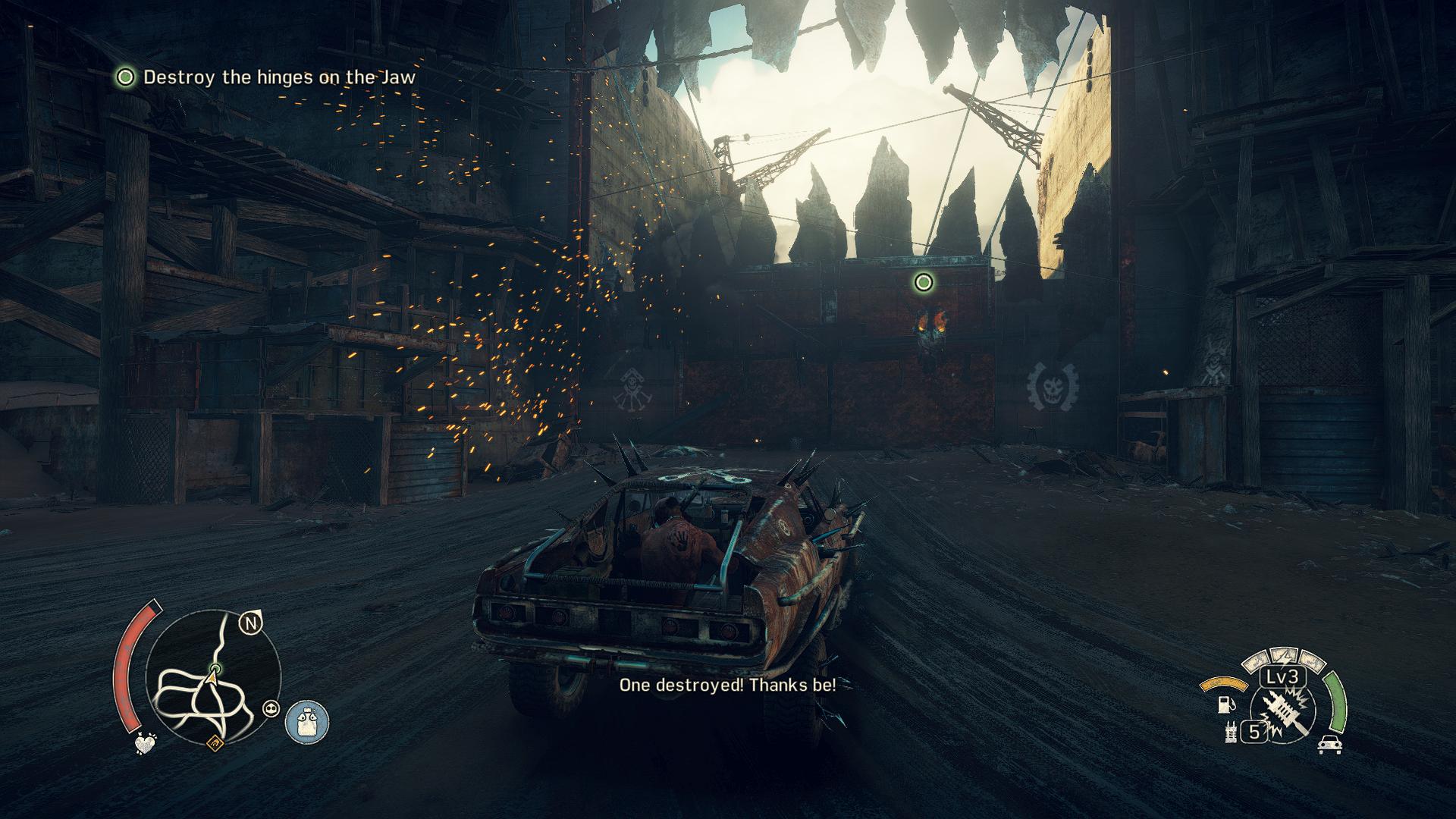Click the skull-face marker on minimap edge
The height and width of the screenshot is (819, 1456).
click(271, 709)
